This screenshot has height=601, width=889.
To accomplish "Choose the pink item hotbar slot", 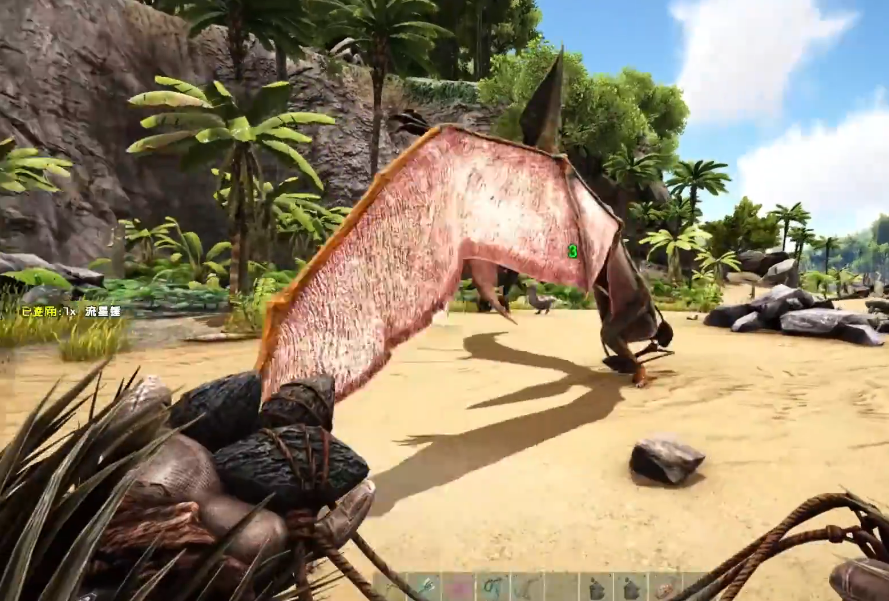I will pos(459,588).
